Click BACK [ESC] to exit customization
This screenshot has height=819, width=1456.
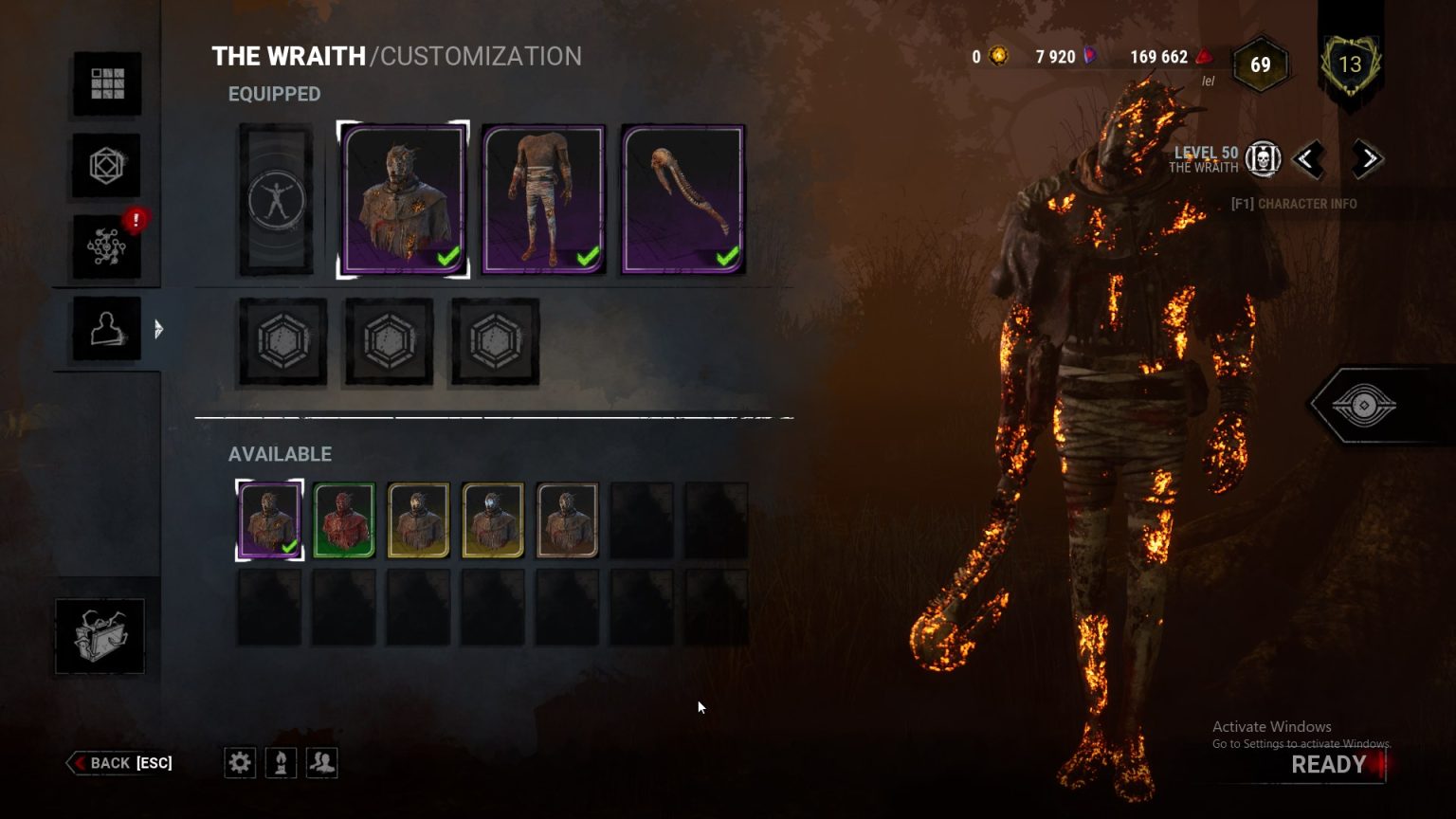(119, 762)
